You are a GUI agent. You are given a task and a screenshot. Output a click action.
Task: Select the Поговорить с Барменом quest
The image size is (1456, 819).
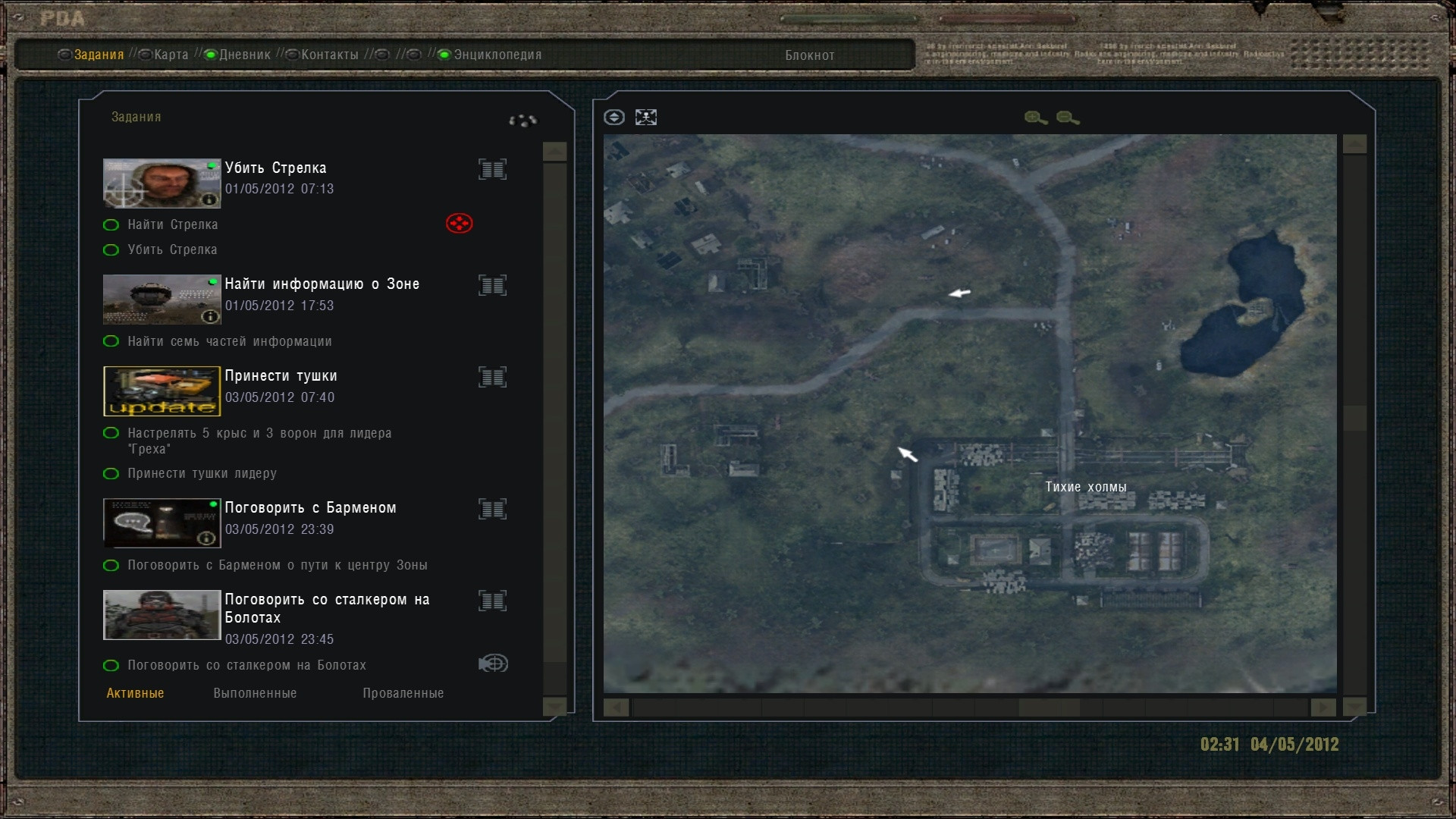coord(310,507)
